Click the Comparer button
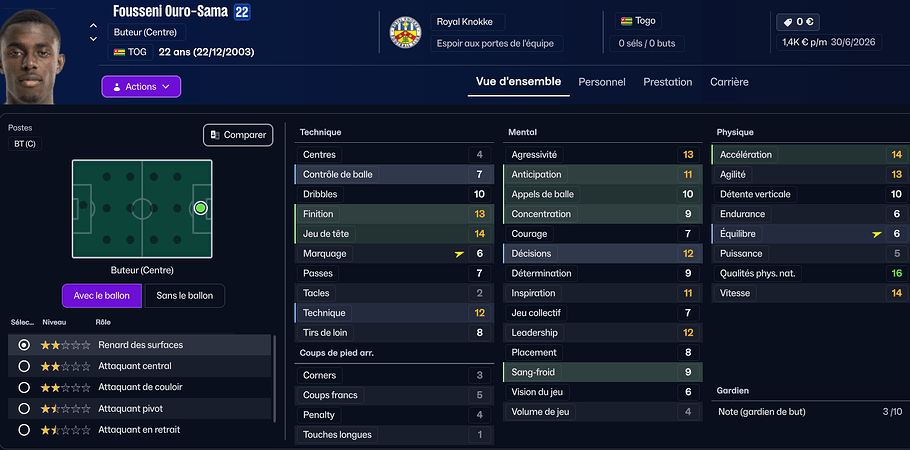The image size is (910, 450). coord(238,135)
